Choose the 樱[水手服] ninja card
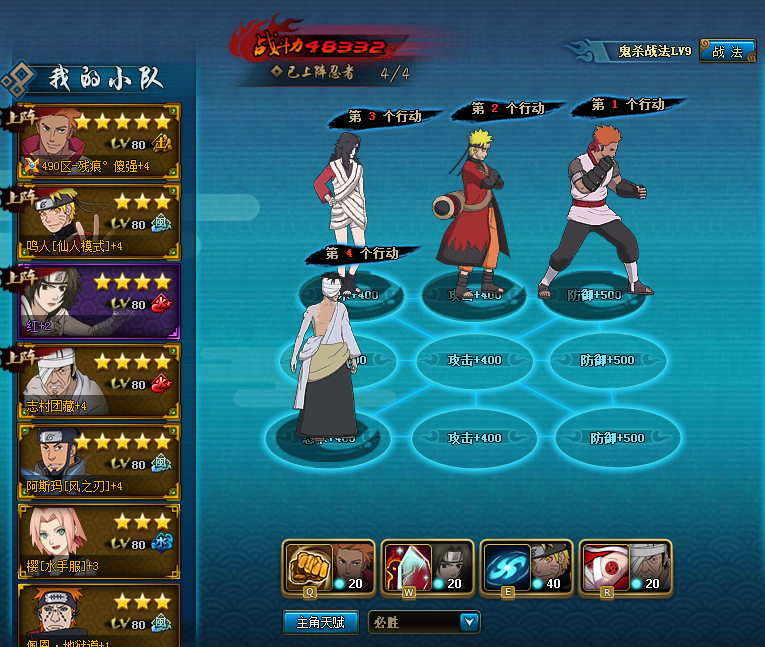Screen dimensions: 765x647 pyautogui.click(x=99, y=541)
